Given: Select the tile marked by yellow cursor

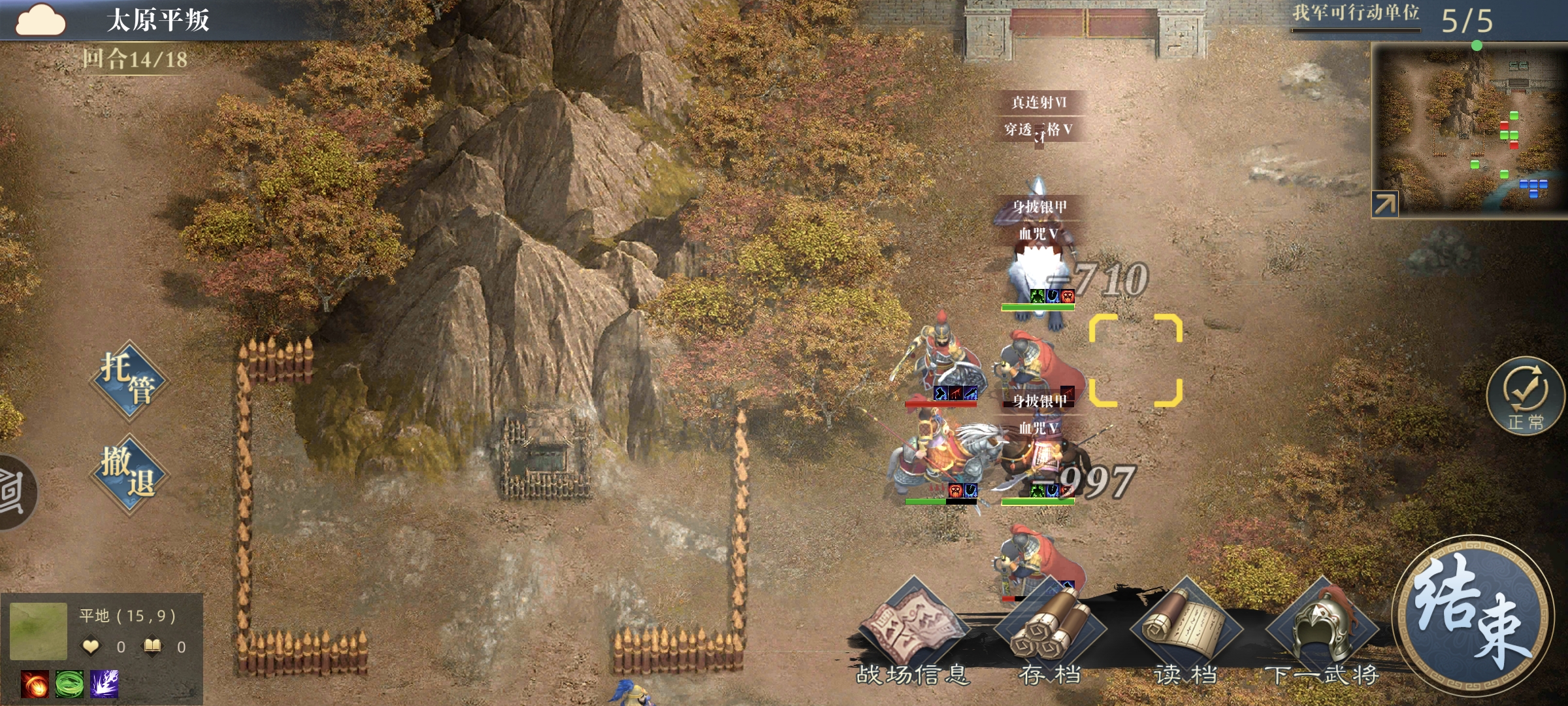Looking at the screenshot, I should point(1135,360).
